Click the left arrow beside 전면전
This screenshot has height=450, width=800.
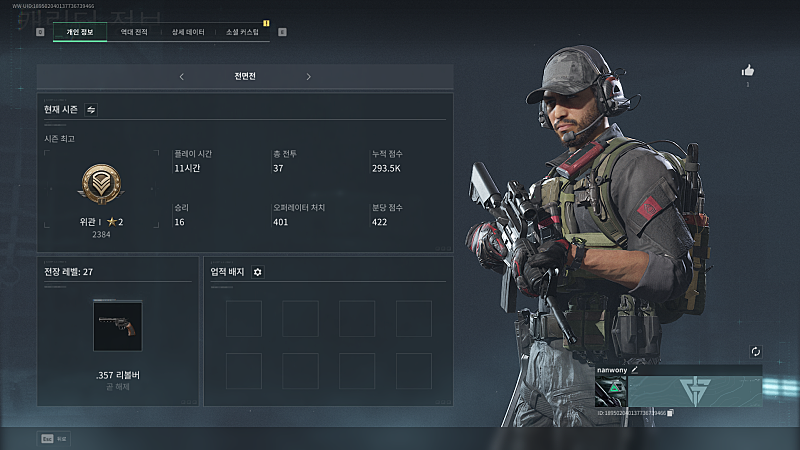[181, 76]
